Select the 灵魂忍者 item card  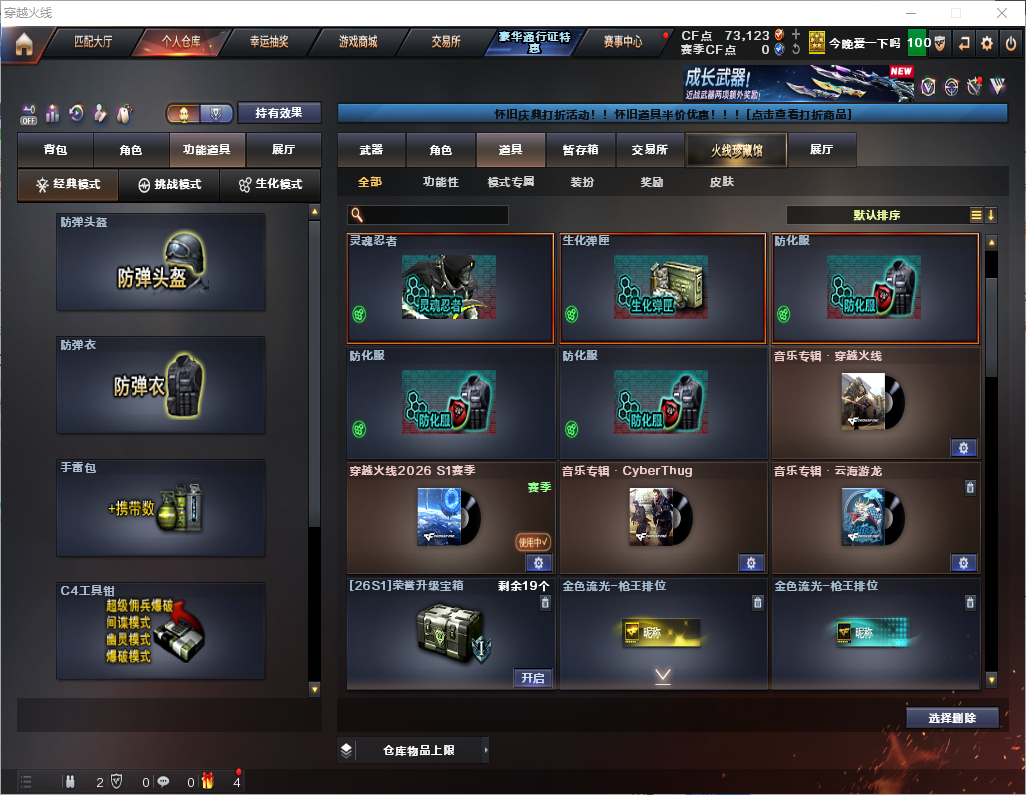[x=450, y=288]
